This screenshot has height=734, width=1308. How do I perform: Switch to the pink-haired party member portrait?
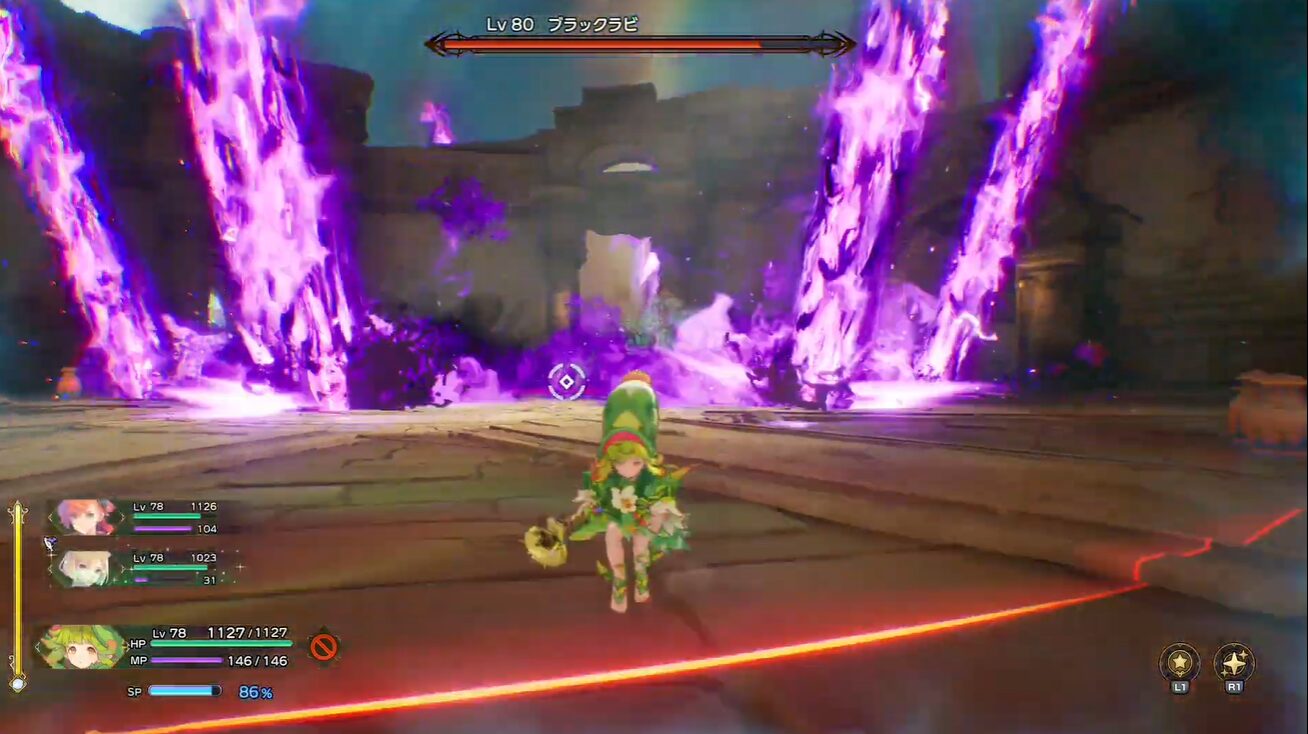point(85,517)
